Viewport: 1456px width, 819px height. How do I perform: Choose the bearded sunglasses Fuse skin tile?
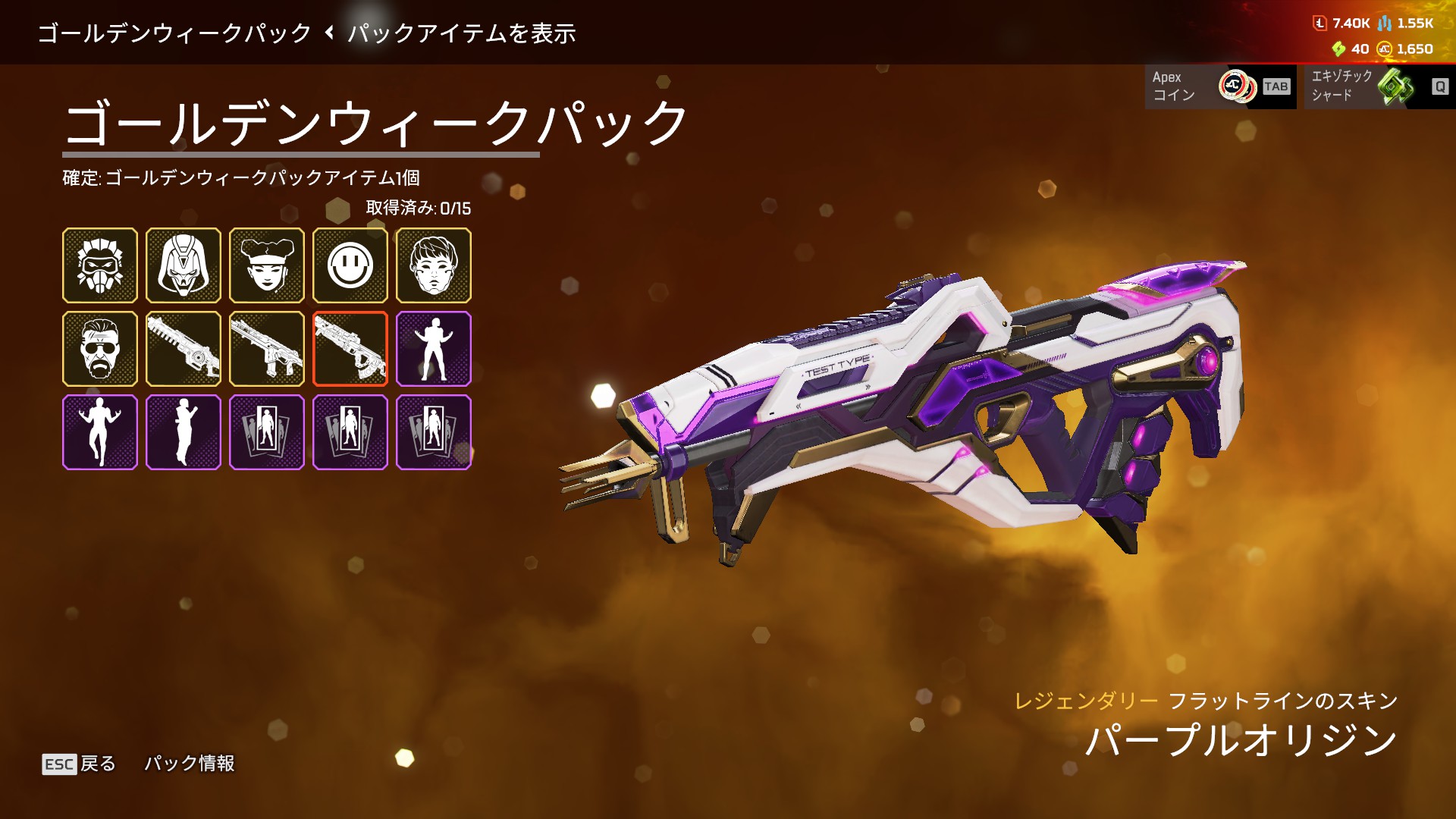point(100,349)
